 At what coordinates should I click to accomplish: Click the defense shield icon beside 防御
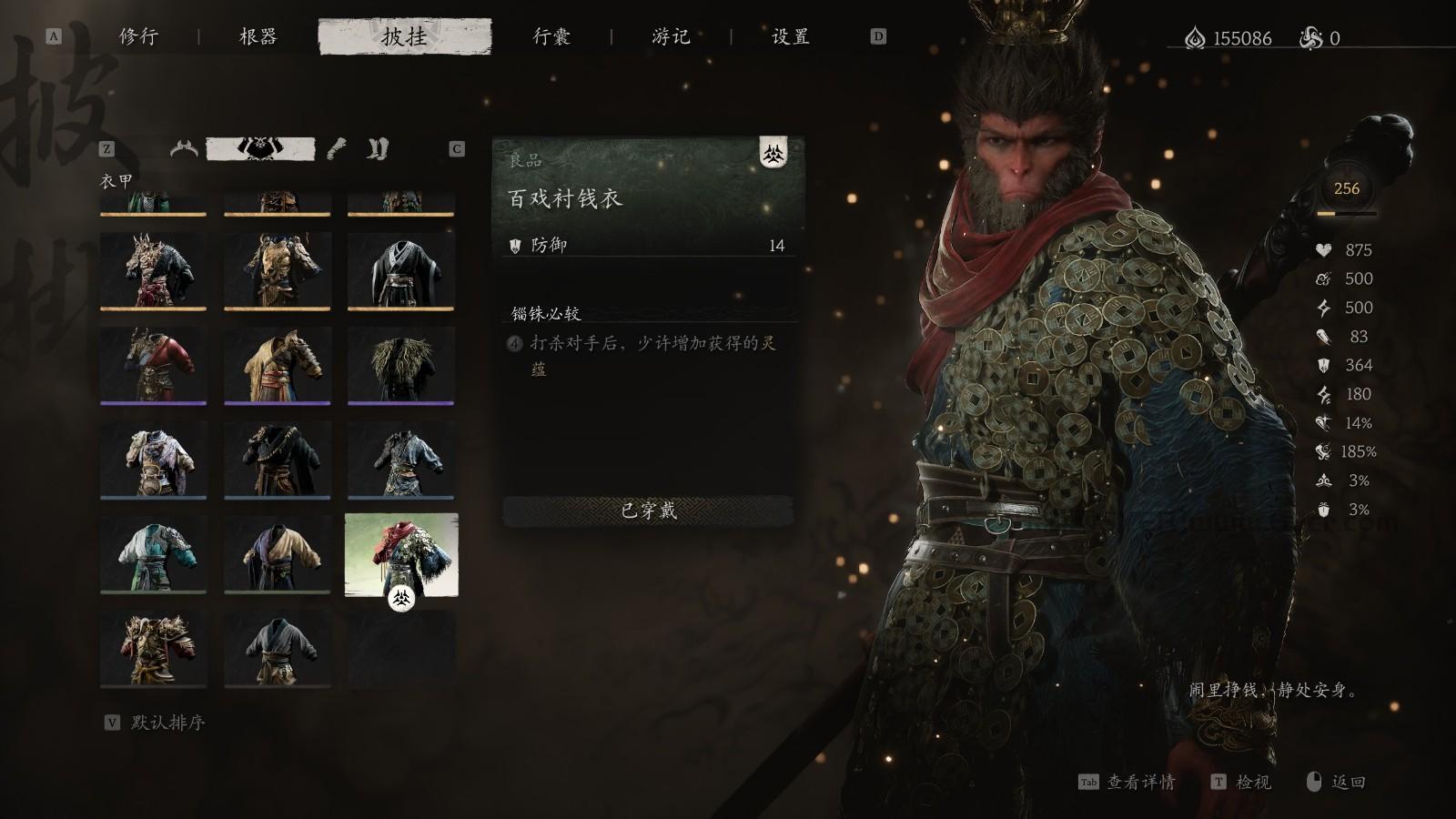[x=516, y=245]
